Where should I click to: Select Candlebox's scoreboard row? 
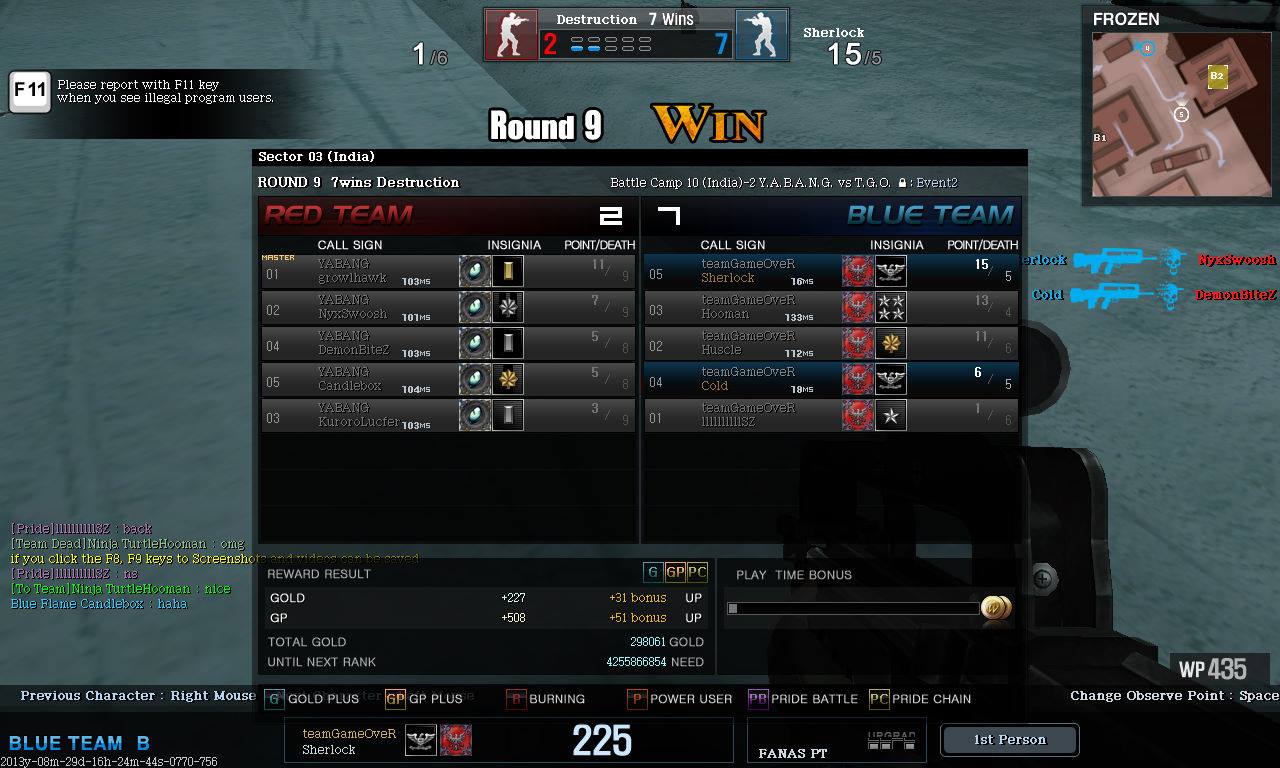(448, 379)
